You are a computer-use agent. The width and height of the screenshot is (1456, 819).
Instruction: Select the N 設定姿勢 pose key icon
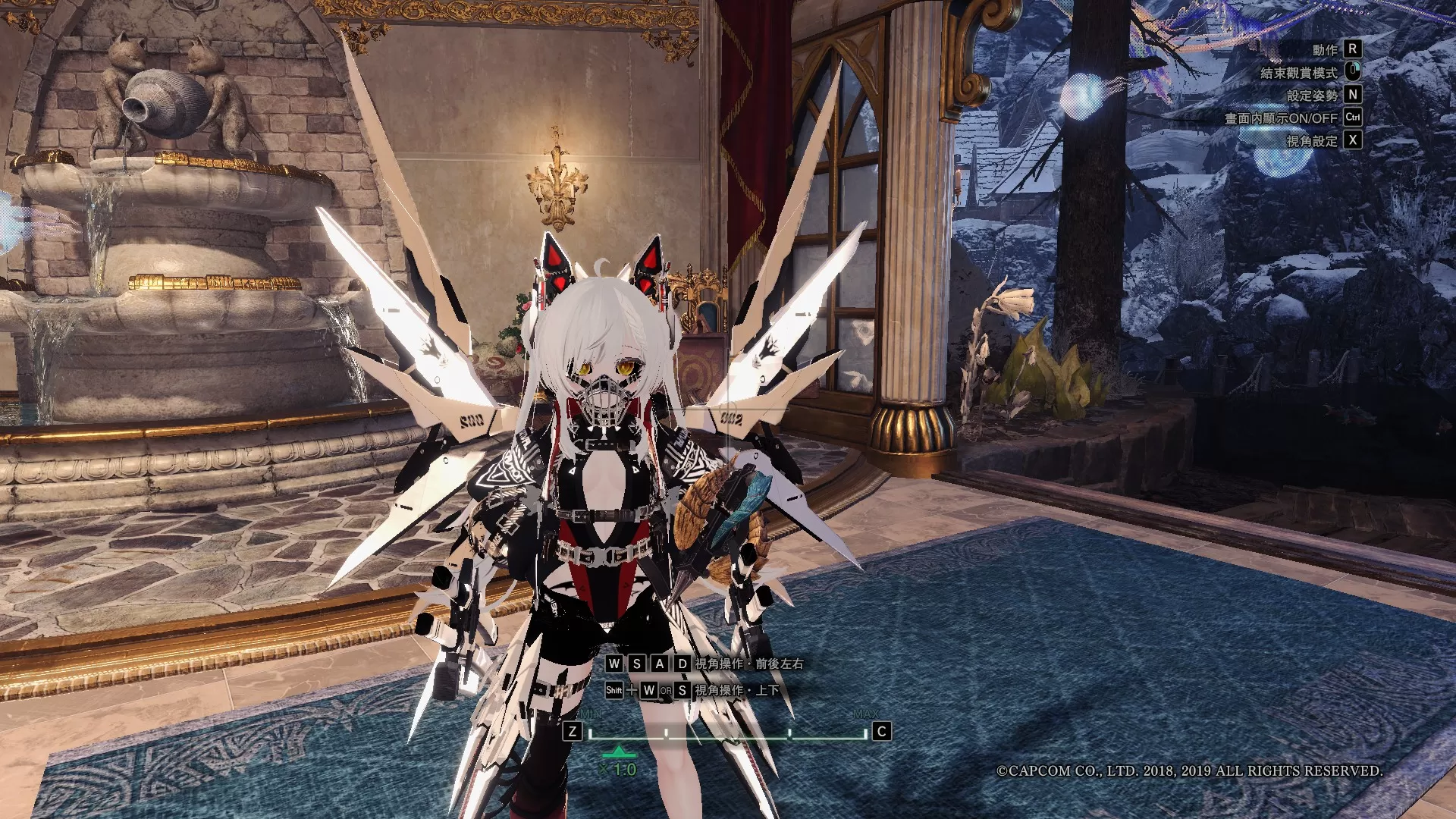click(x=1353, y=96)
